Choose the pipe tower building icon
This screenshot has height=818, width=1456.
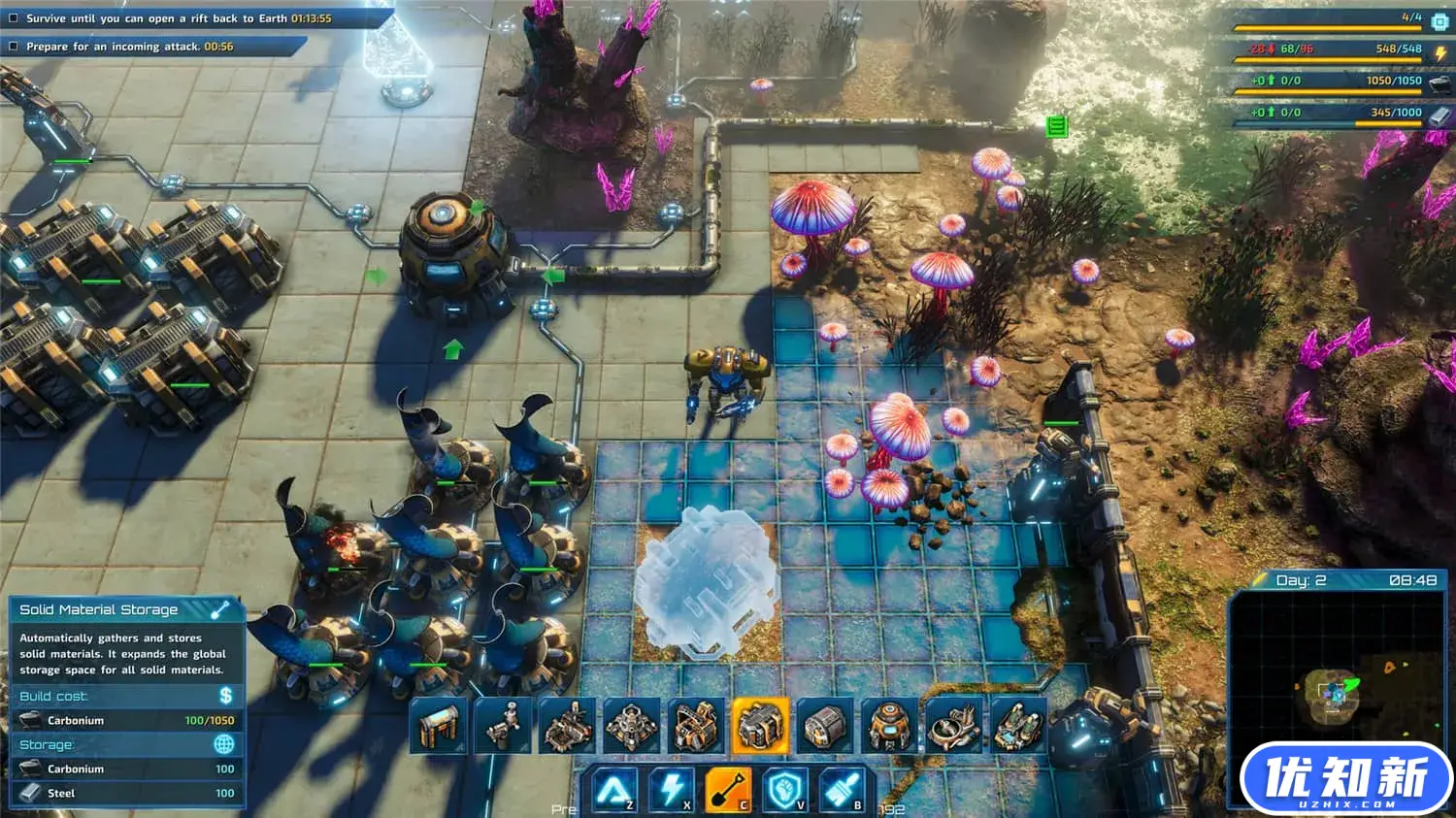click(x=503, y=725)
